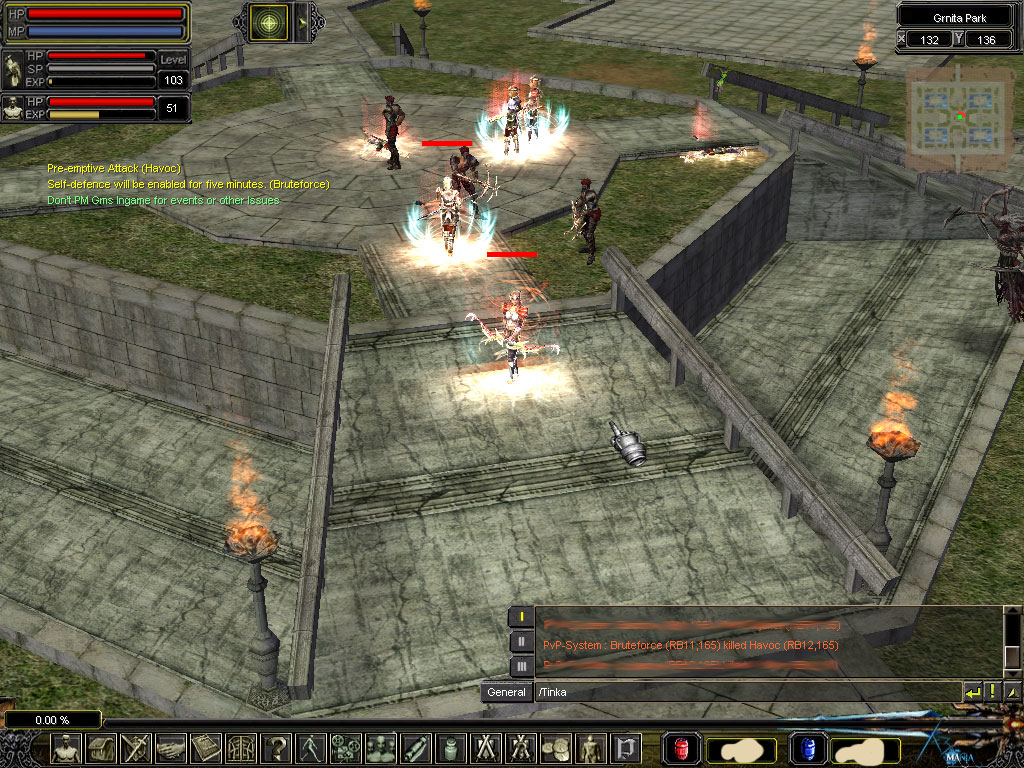Send the chat message with the enter arrow button
1024x768 pixels.
(x=972, y=692)
